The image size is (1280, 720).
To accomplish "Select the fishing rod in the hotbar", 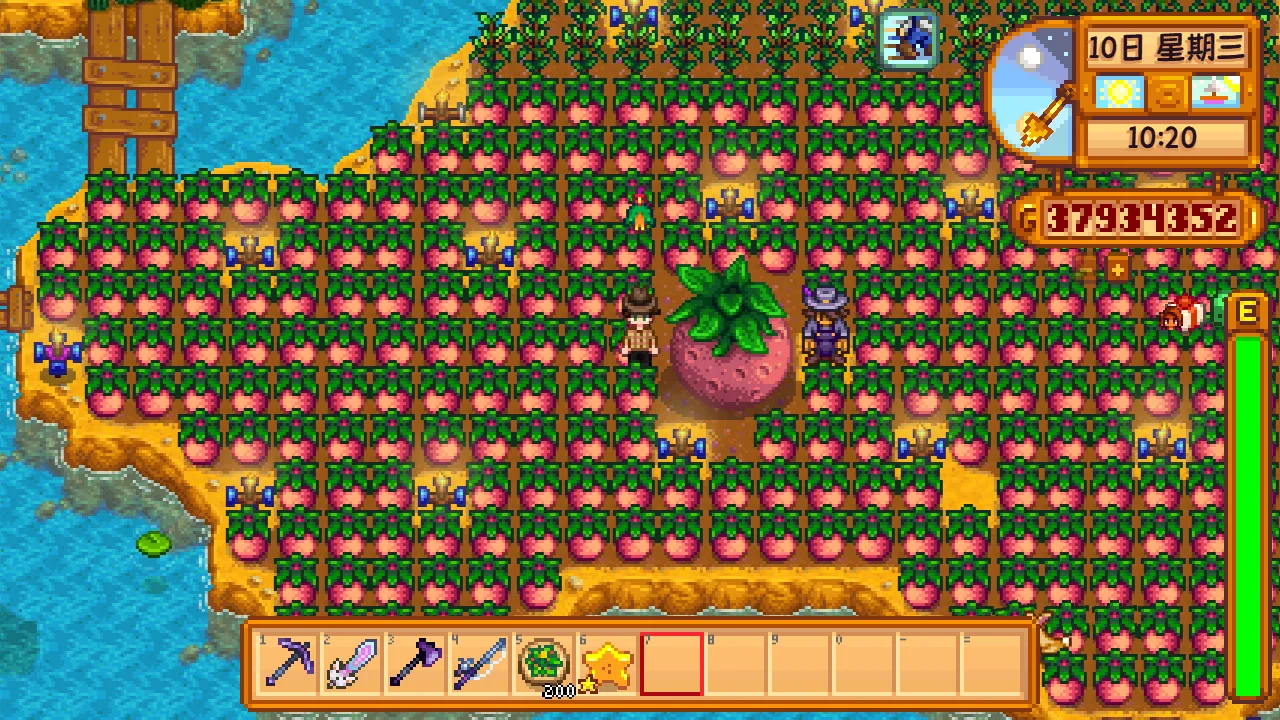I will click(479, 663).
